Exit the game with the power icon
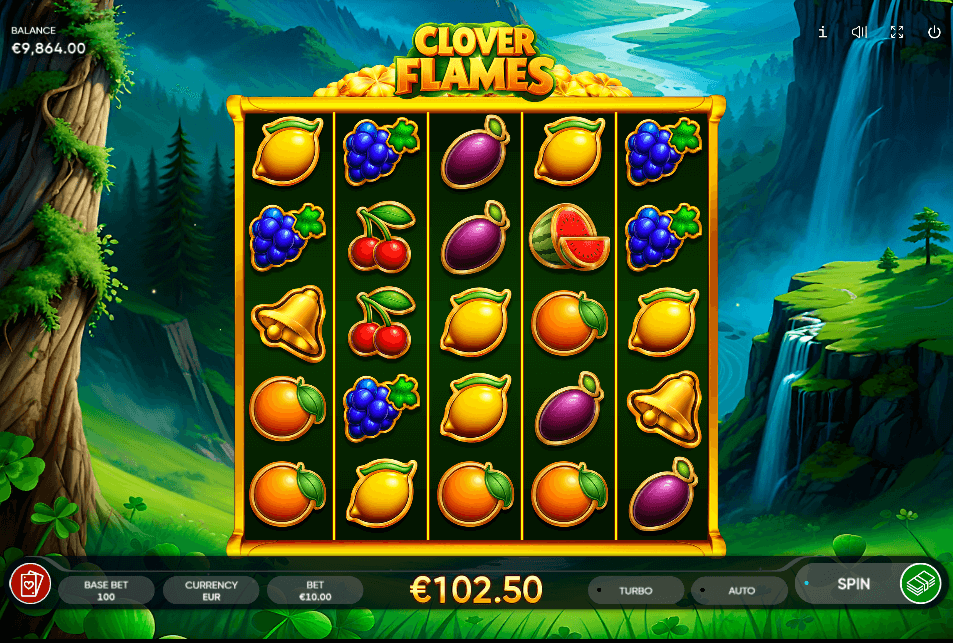 (934, 32)
